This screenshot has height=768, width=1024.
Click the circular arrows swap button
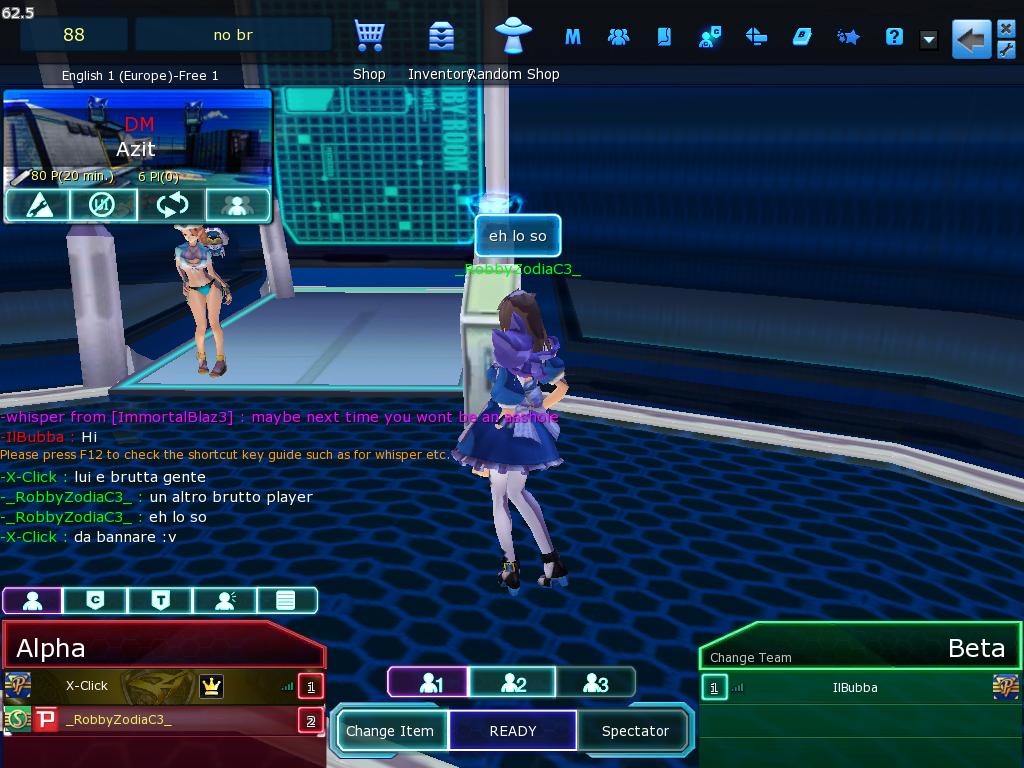coord(172,205)
